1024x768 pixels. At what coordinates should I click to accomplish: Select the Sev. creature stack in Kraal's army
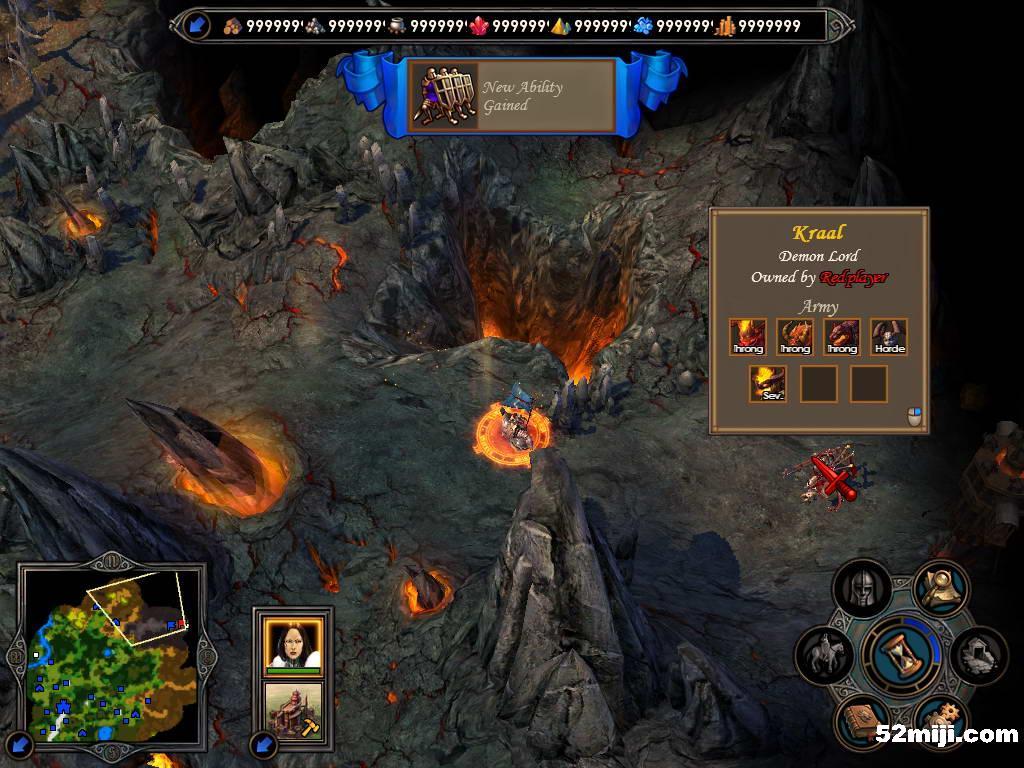[768, 384]
